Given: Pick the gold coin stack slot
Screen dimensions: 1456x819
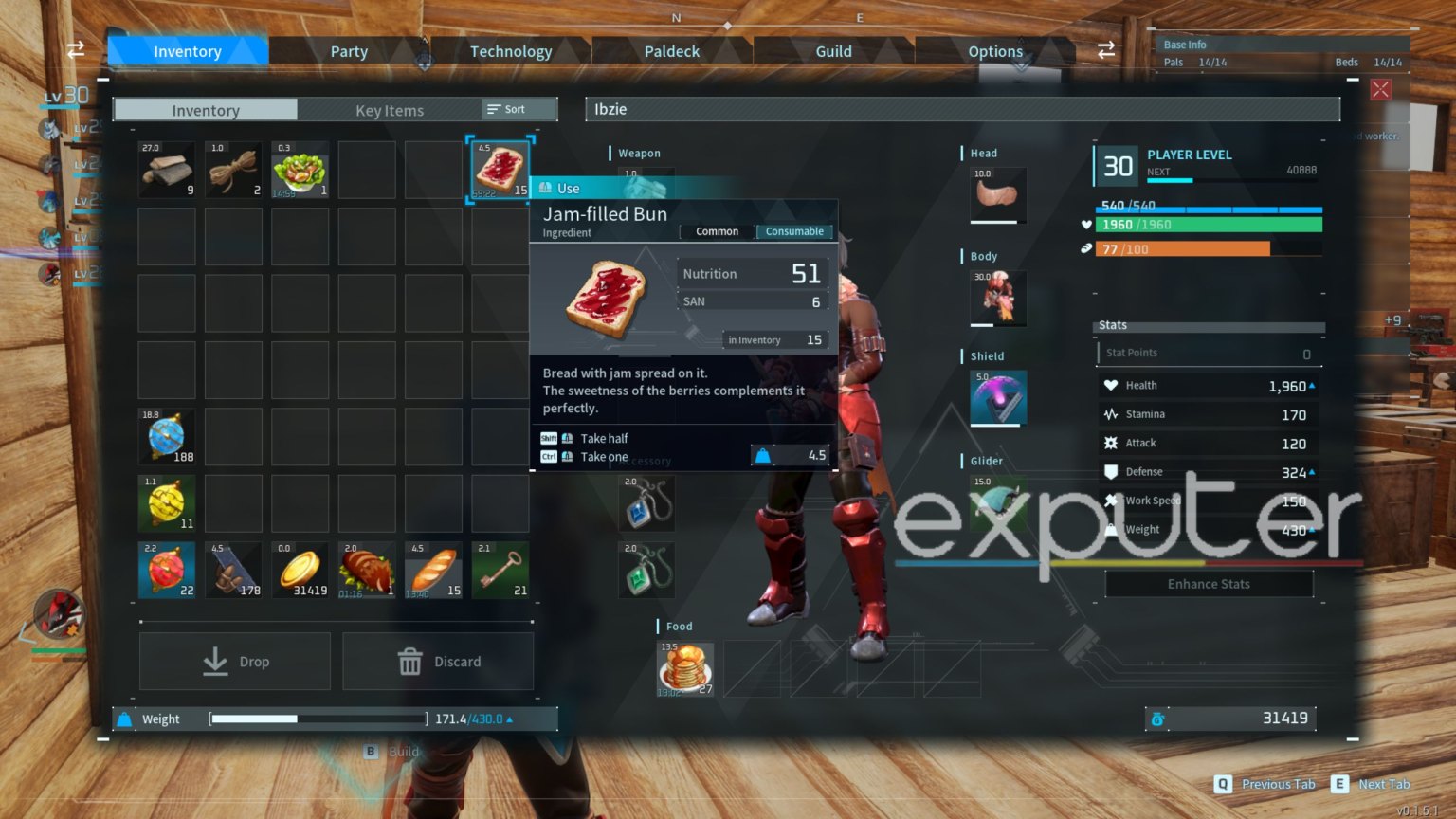Looking at the screenshot, I should coord(300,570).
